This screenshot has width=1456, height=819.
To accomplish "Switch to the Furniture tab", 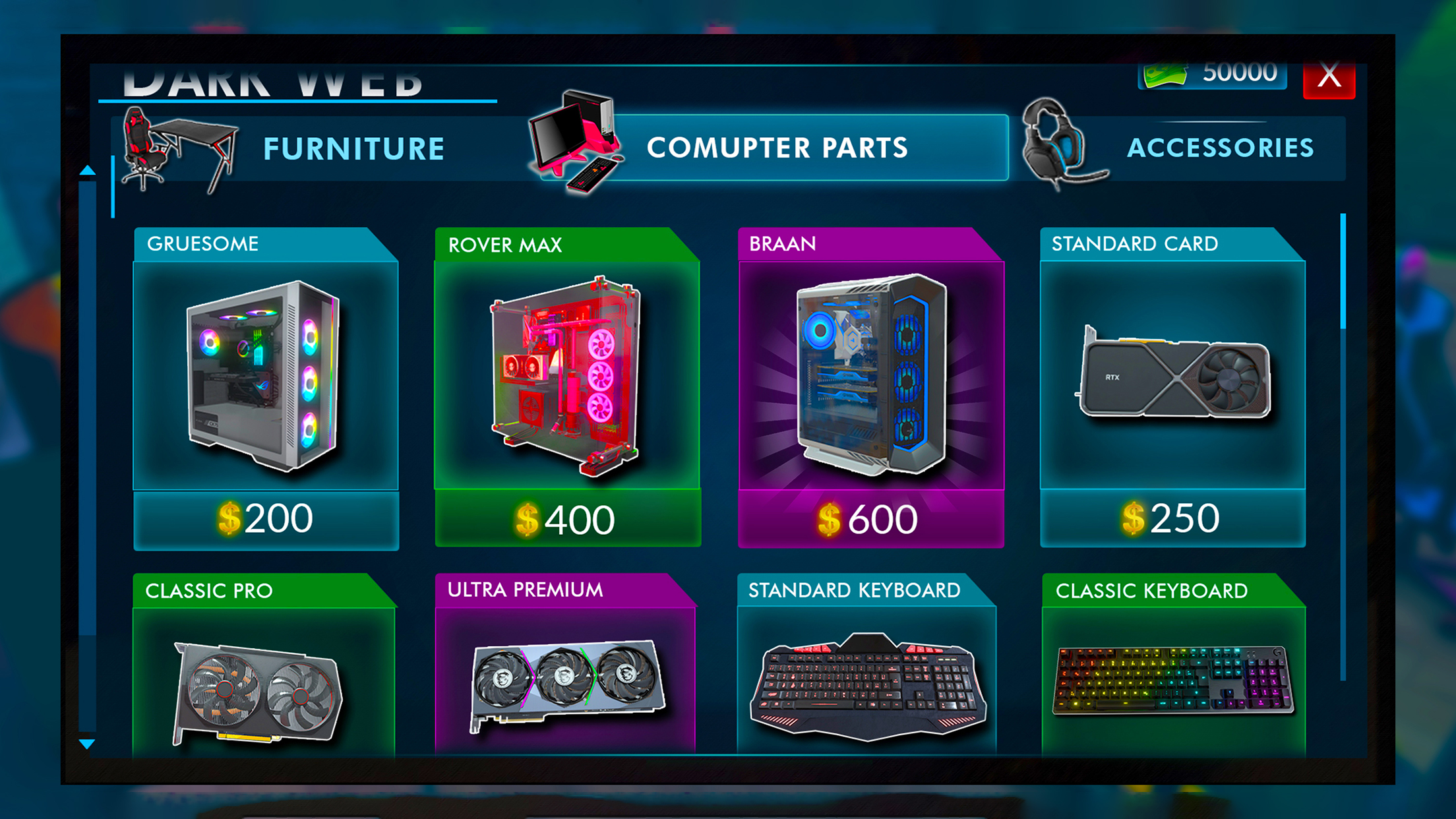I will (352, 148).
